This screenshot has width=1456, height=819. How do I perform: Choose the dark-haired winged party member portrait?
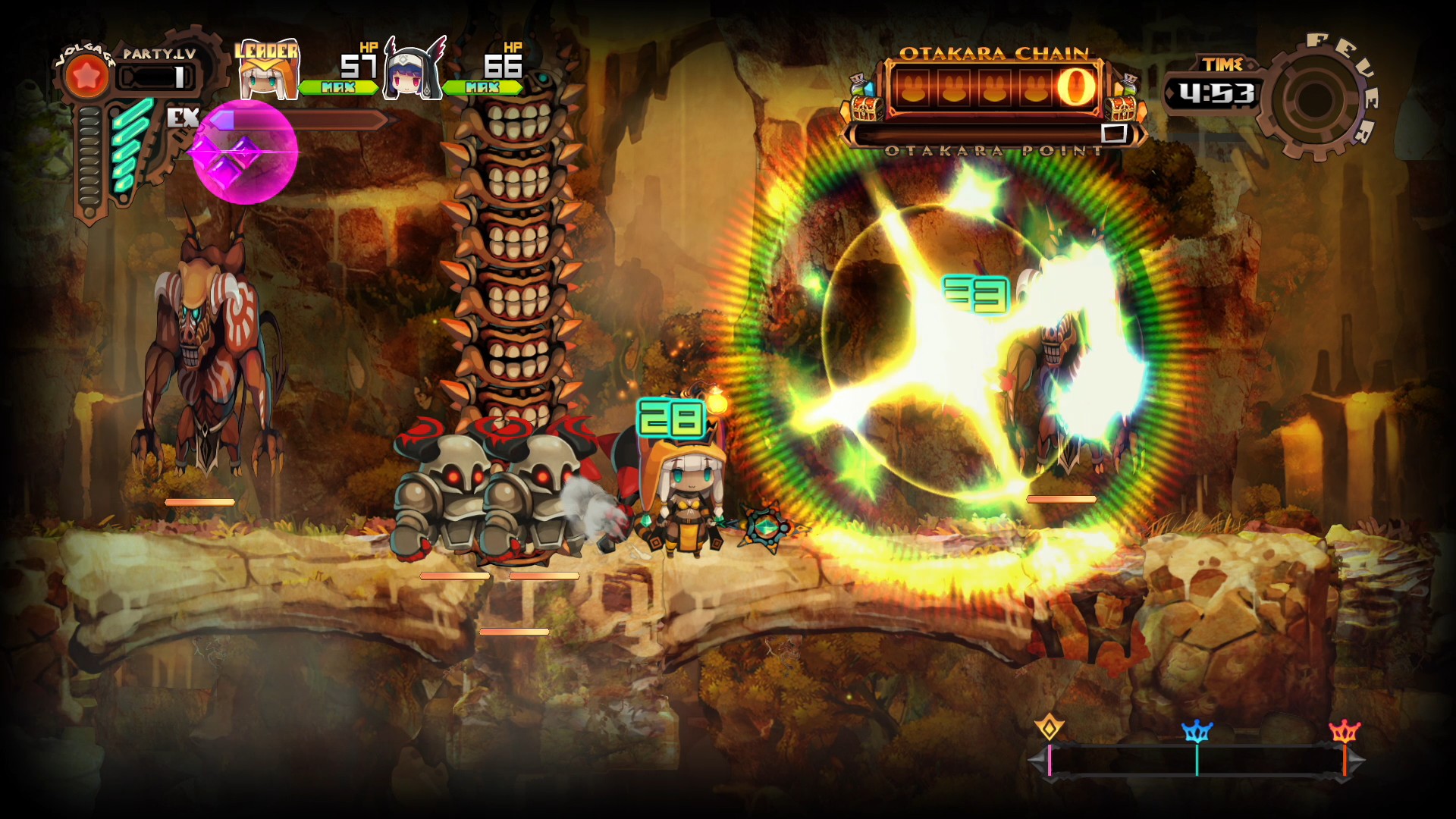tap(413, 71)
